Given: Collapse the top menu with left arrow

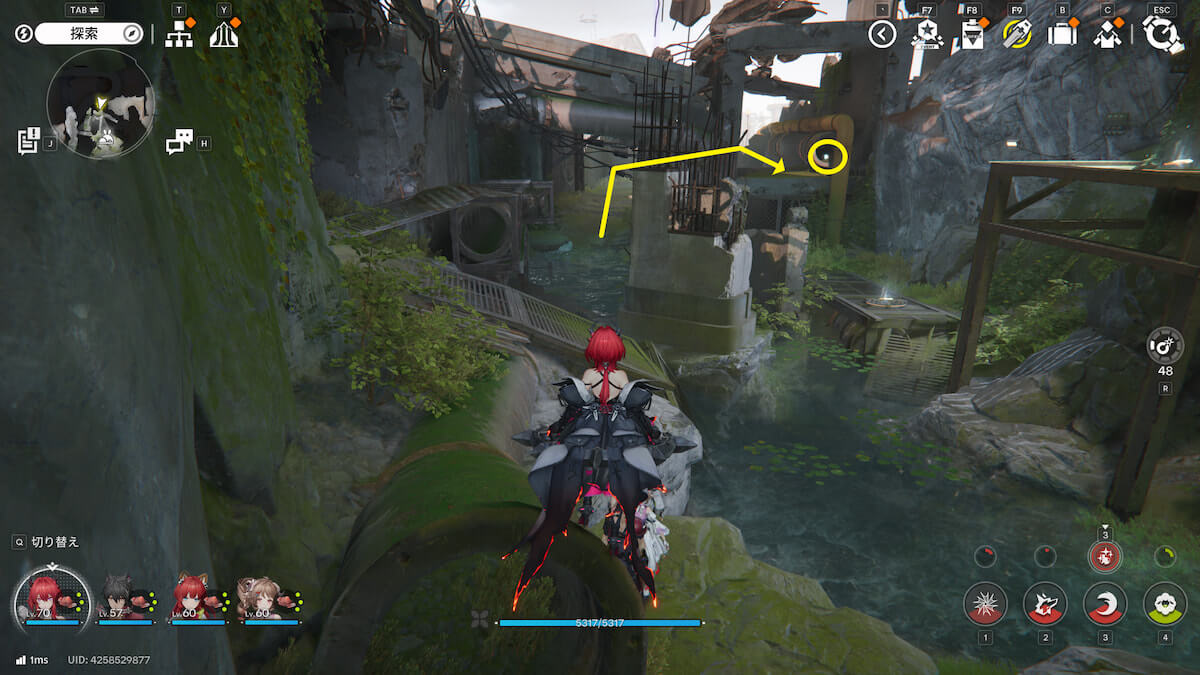Looking at the screenshot, I should tap(882, 35).
